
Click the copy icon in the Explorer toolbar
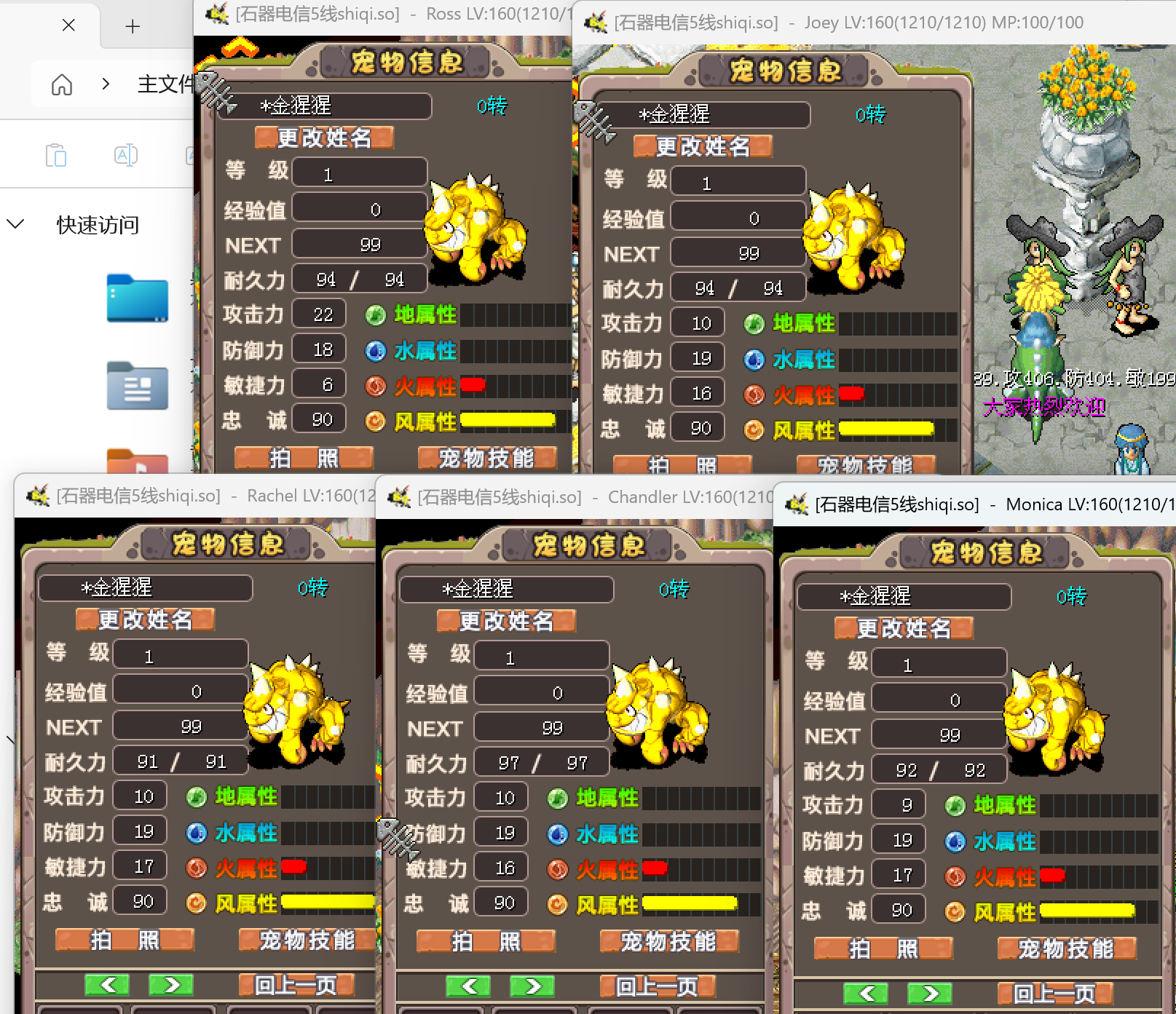tap(56, 154)
